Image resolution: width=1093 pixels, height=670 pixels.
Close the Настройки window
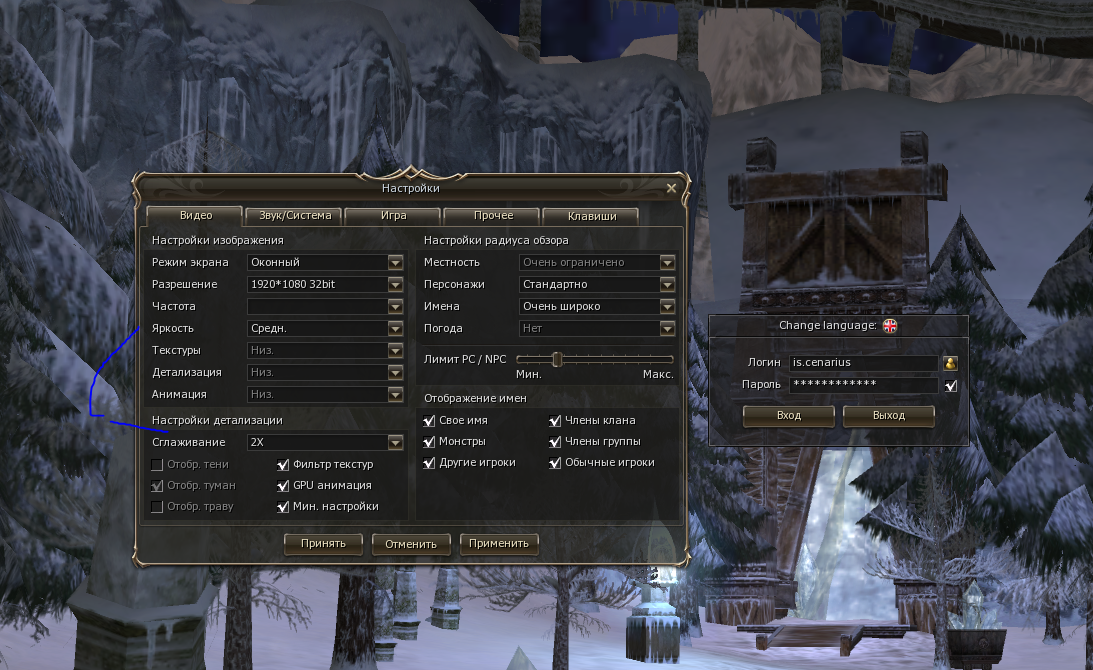671,188
